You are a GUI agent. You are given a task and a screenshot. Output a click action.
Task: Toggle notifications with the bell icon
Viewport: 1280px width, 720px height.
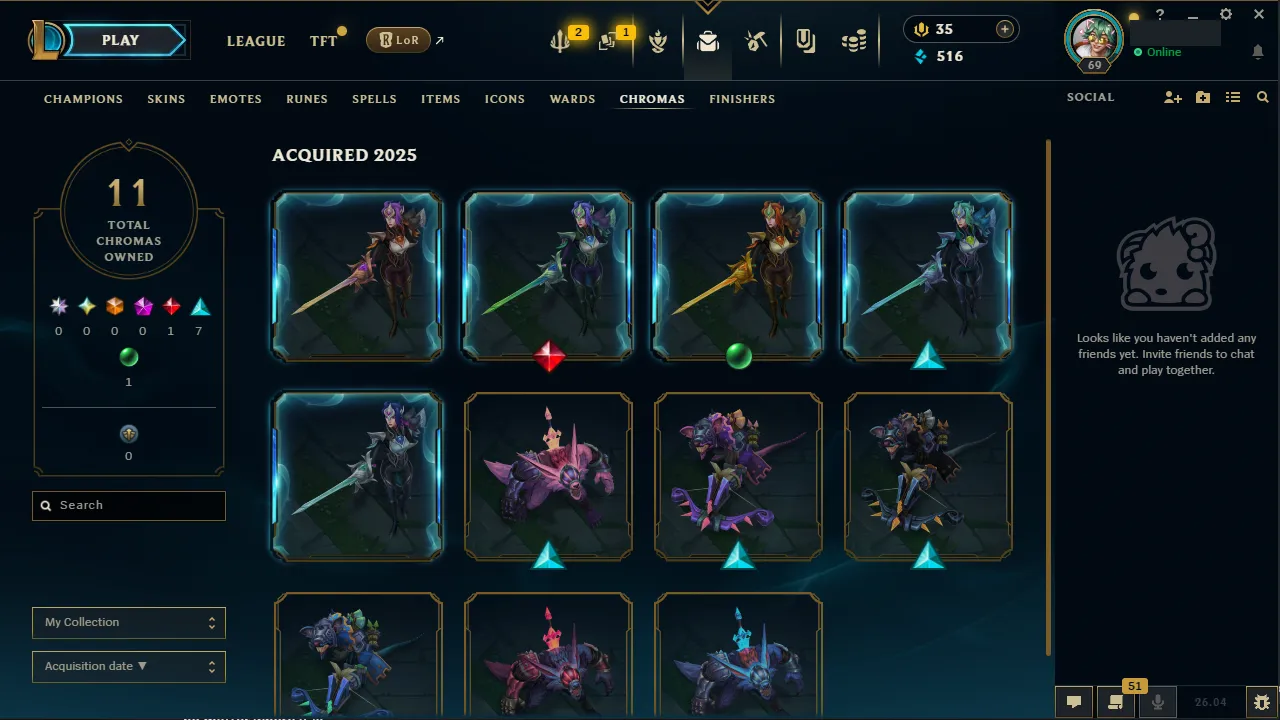point(1258,51)
